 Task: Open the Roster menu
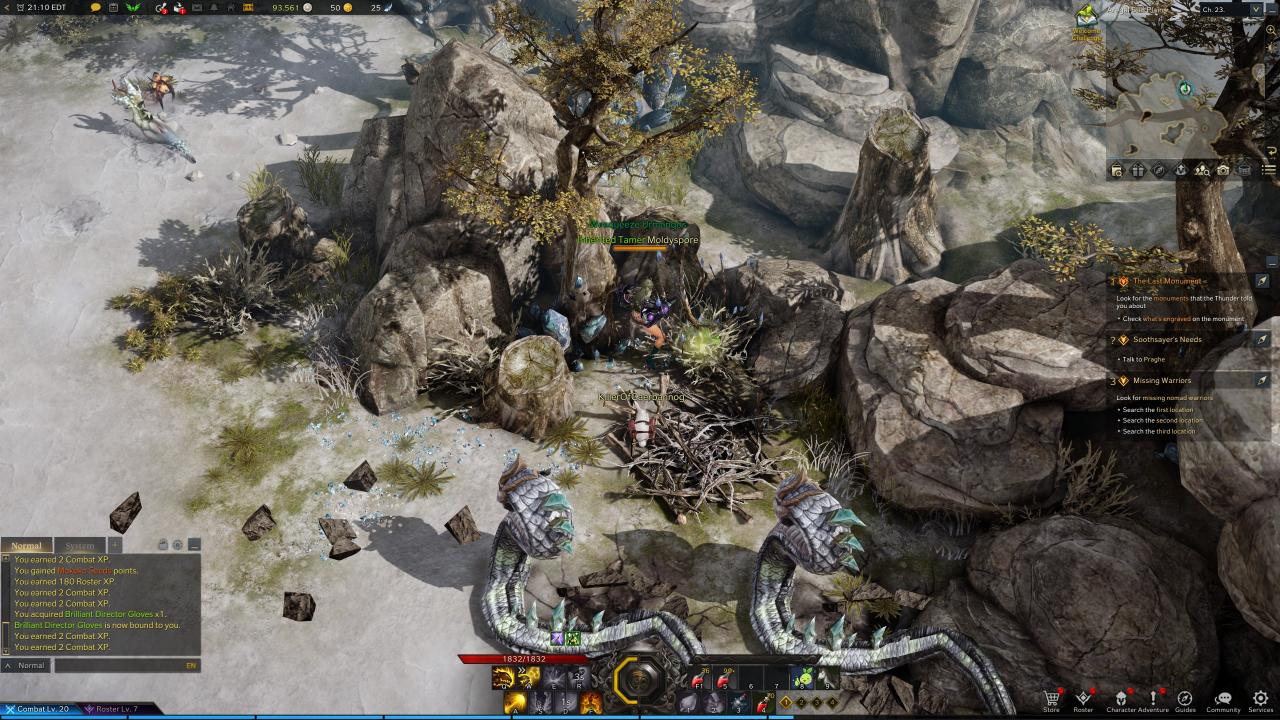(1083, 698)
